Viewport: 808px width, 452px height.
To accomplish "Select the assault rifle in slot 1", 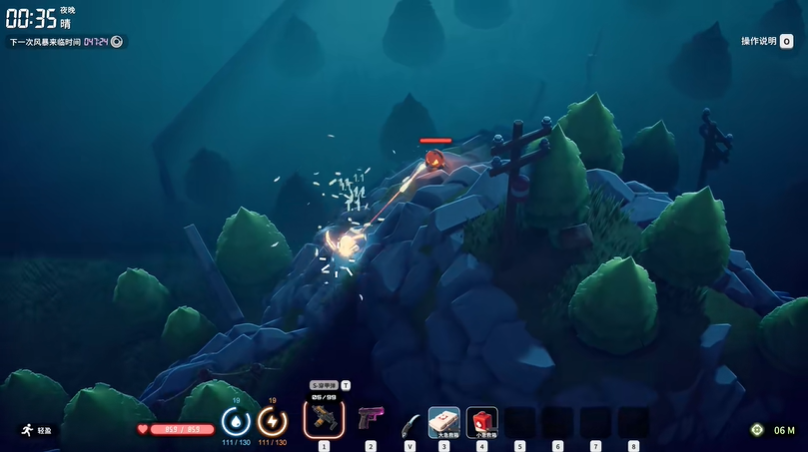I will pyautogui.click(x=324, y=418).
